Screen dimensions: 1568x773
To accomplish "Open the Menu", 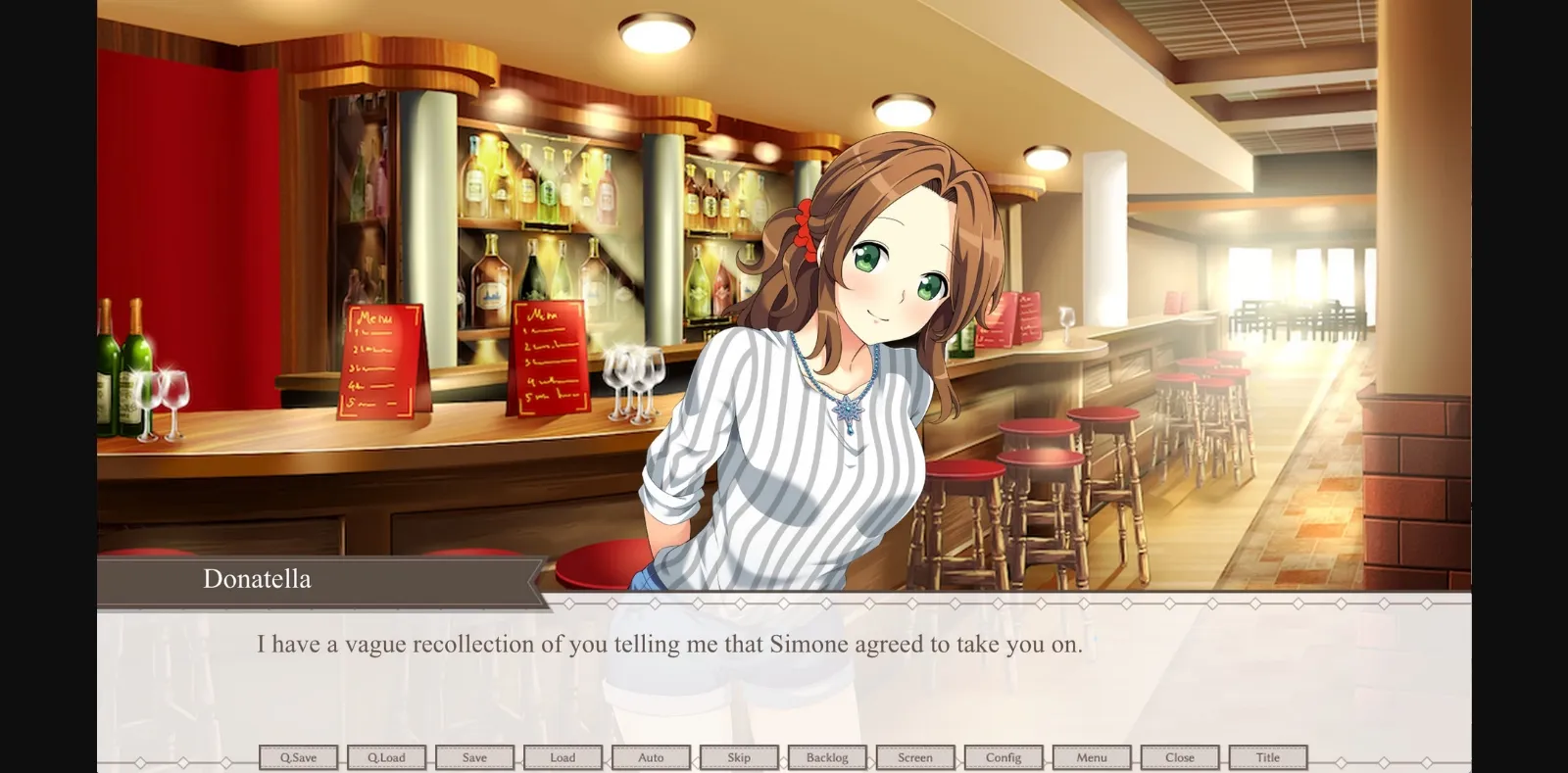I will click(x=1092, y=756).
